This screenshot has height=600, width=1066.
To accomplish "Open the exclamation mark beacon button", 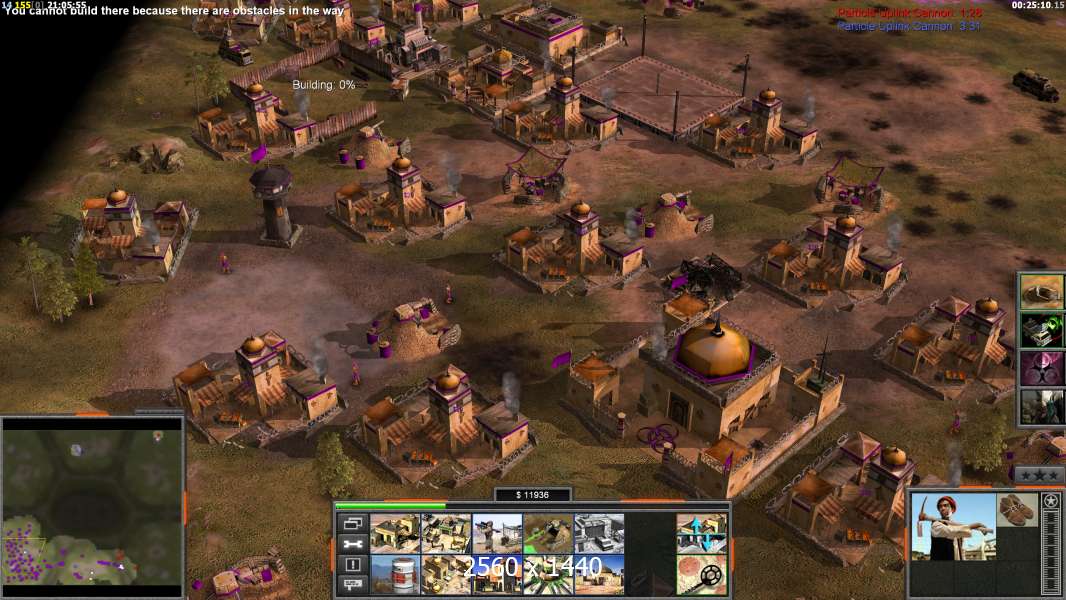I will tap(351, 564).
